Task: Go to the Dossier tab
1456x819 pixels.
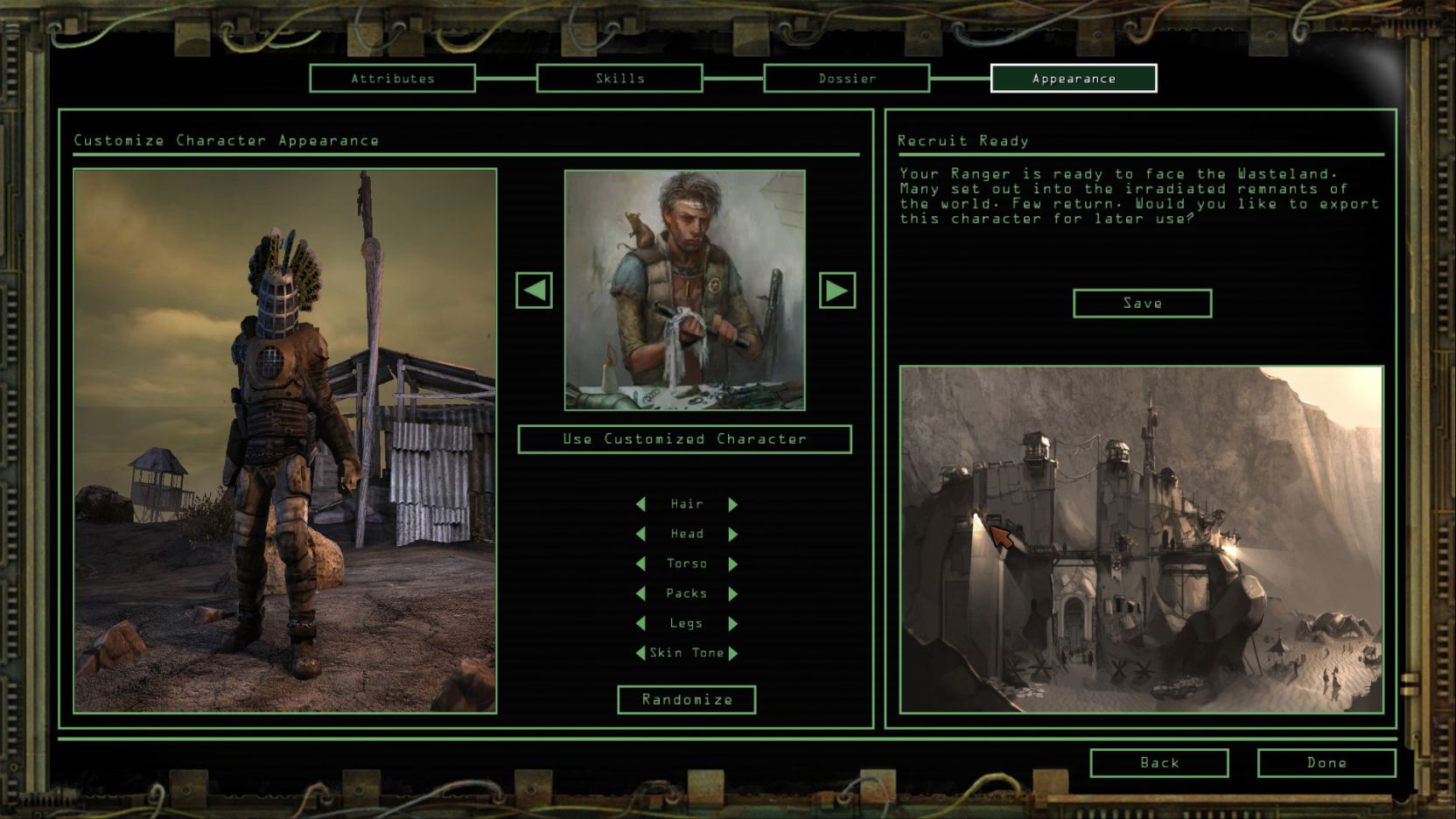Action: 846,79
